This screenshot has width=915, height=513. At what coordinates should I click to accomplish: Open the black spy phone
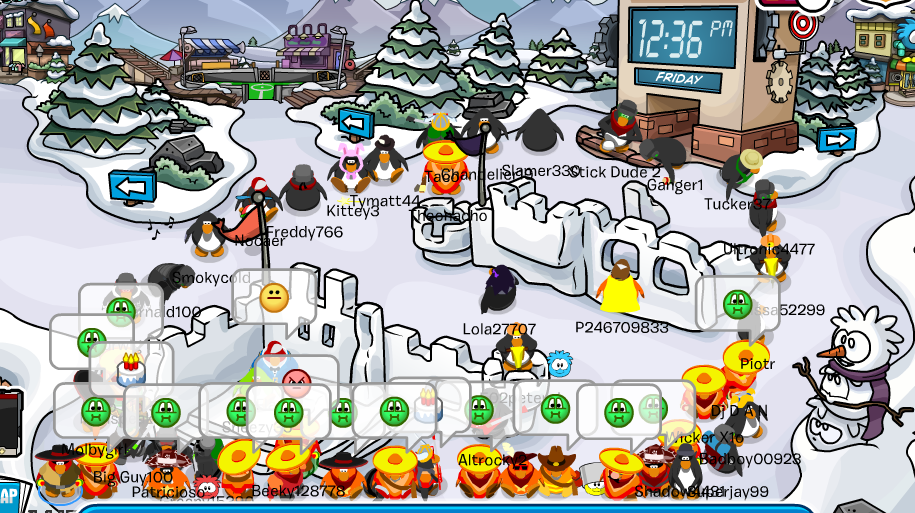(8, 421)
